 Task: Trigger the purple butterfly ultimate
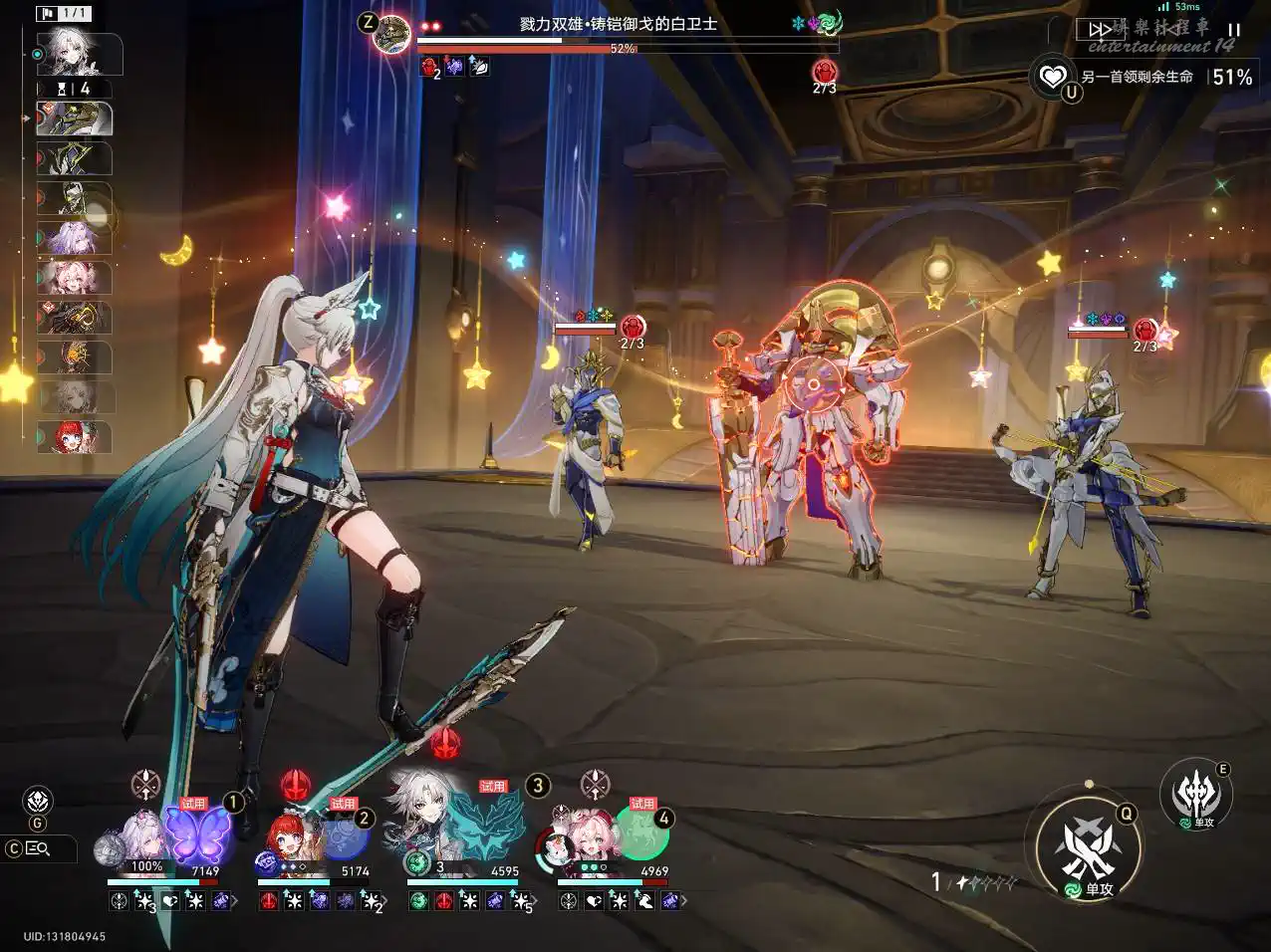(x=197, y=832)
